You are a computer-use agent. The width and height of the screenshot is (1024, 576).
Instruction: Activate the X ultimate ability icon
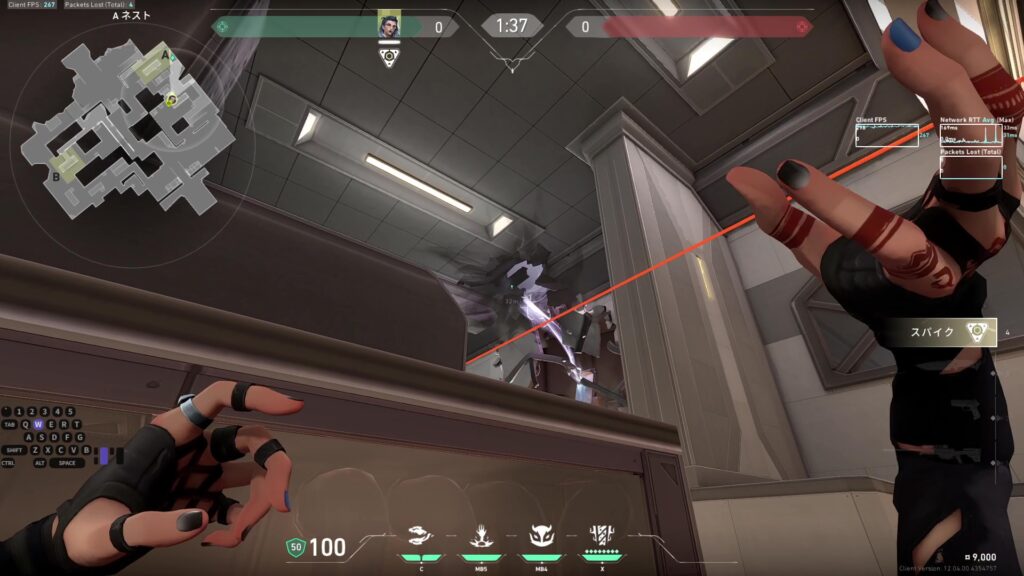pos(602,538)
